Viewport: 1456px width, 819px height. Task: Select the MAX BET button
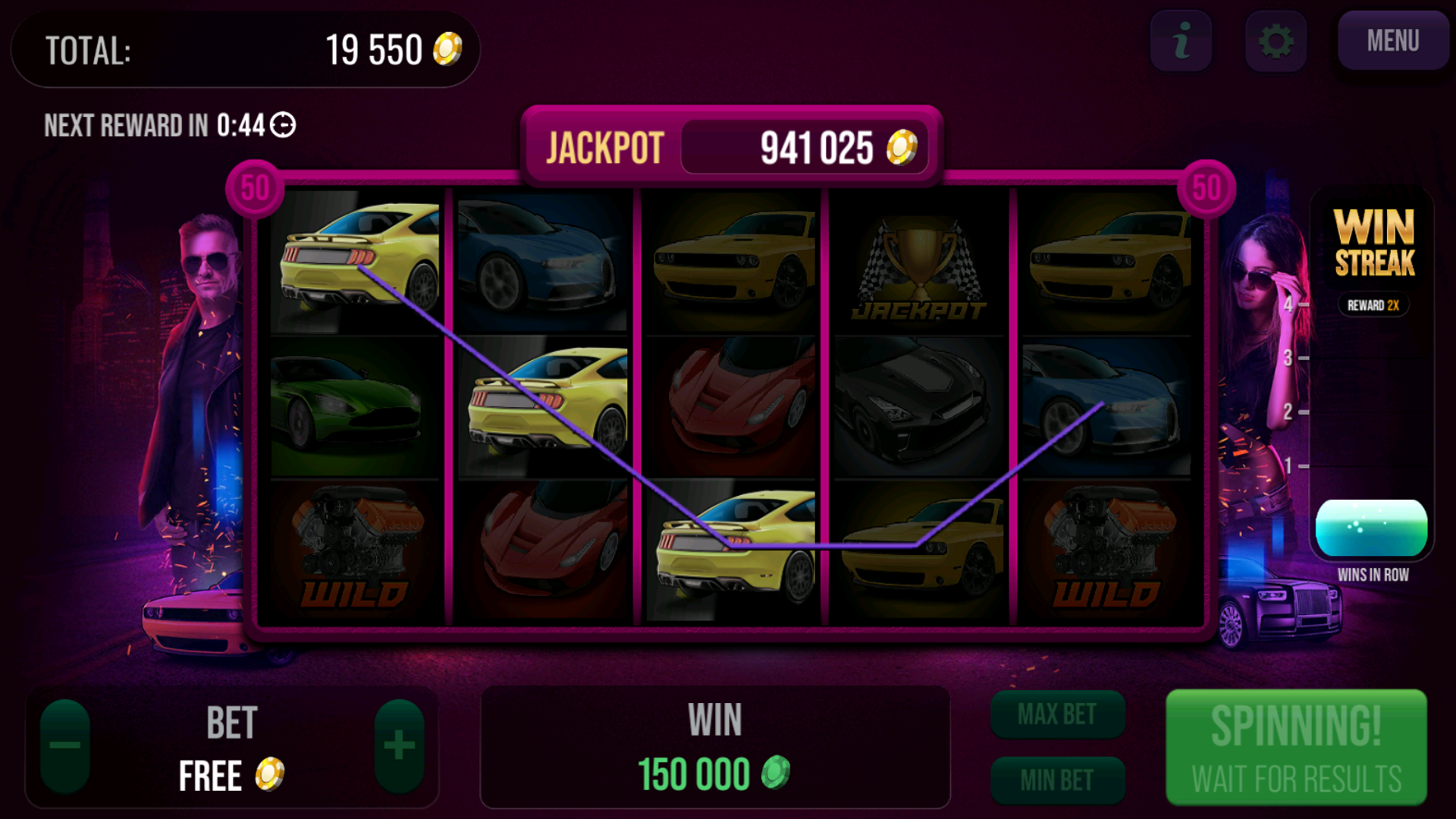tap(1057, 714)
